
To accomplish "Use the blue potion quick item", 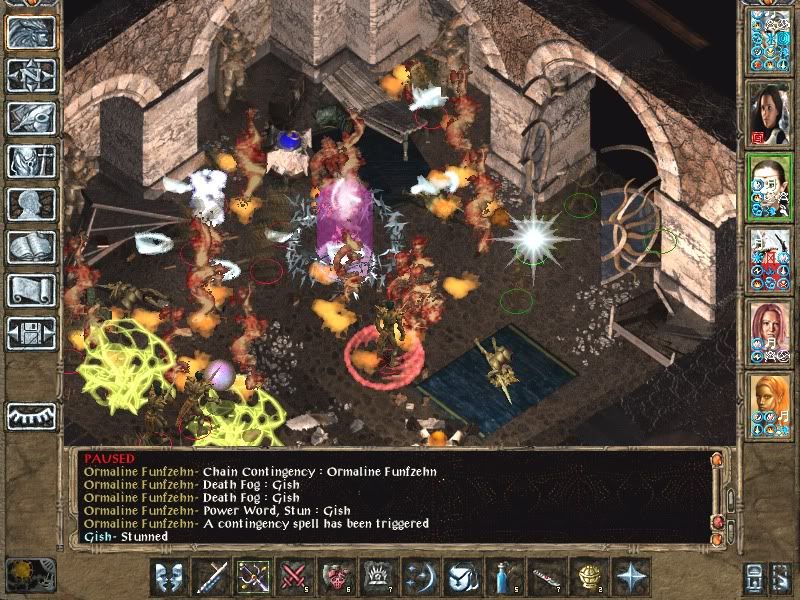I will point(503,576).
